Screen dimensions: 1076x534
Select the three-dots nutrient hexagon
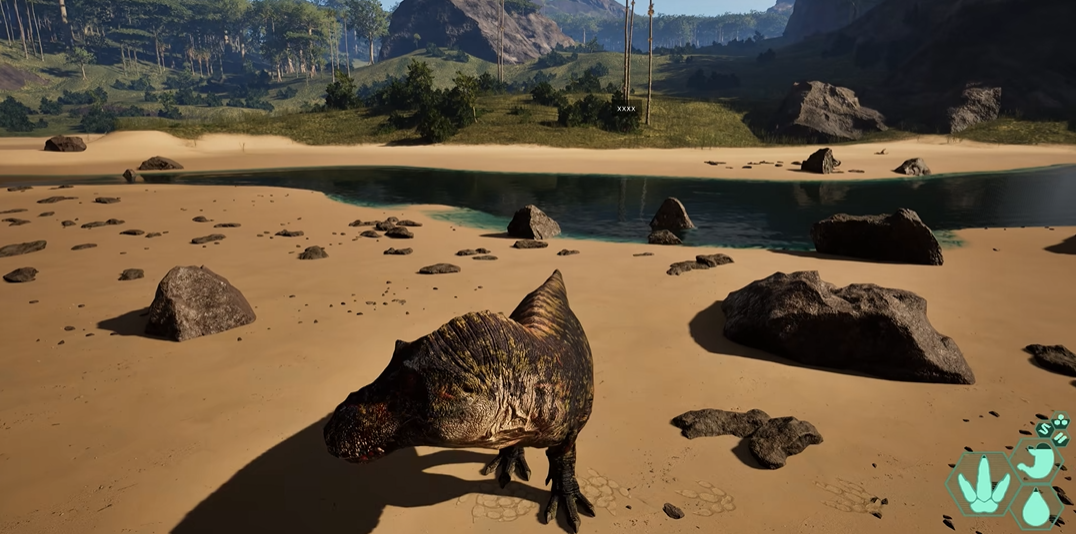pos(1061,421)
